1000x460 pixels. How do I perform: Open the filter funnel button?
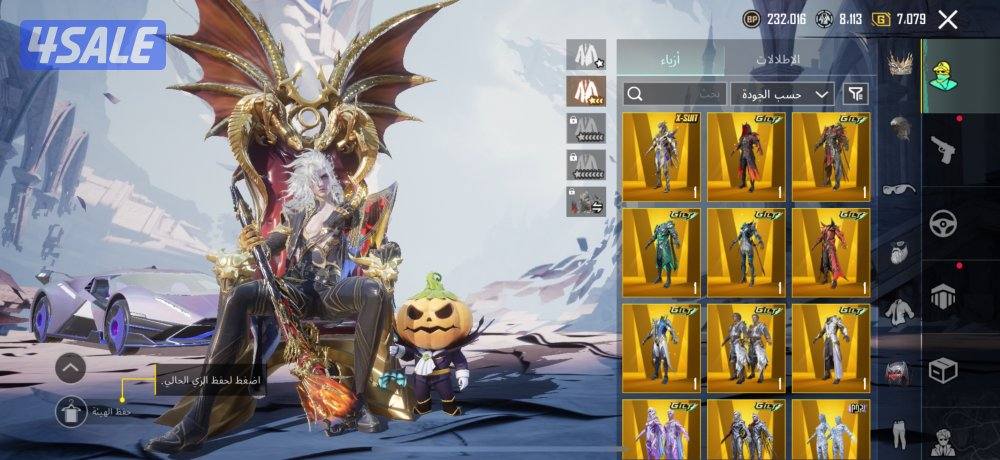[856, 93]
